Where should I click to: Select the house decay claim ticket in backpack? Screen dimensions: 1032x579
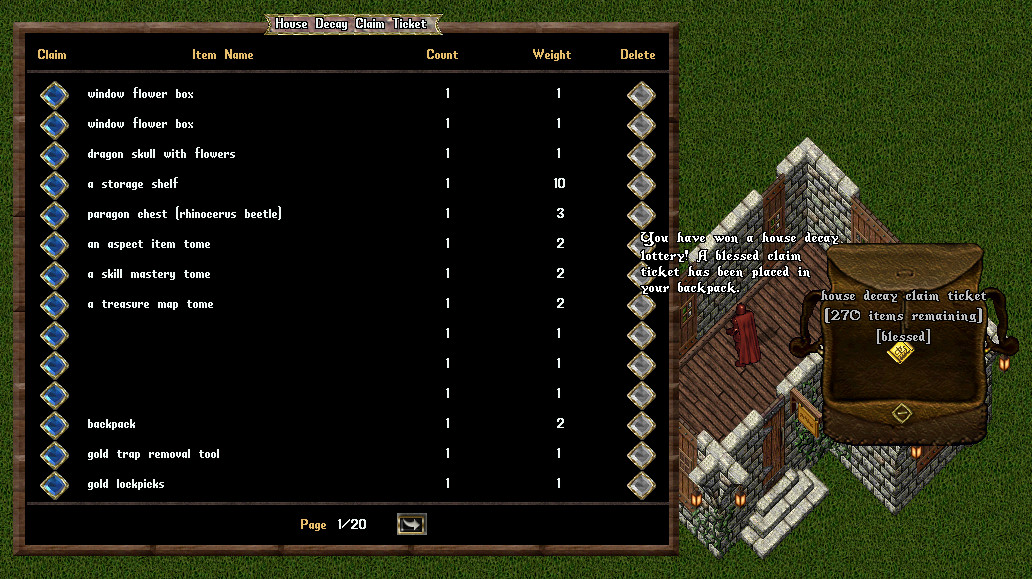coord(900,354)
